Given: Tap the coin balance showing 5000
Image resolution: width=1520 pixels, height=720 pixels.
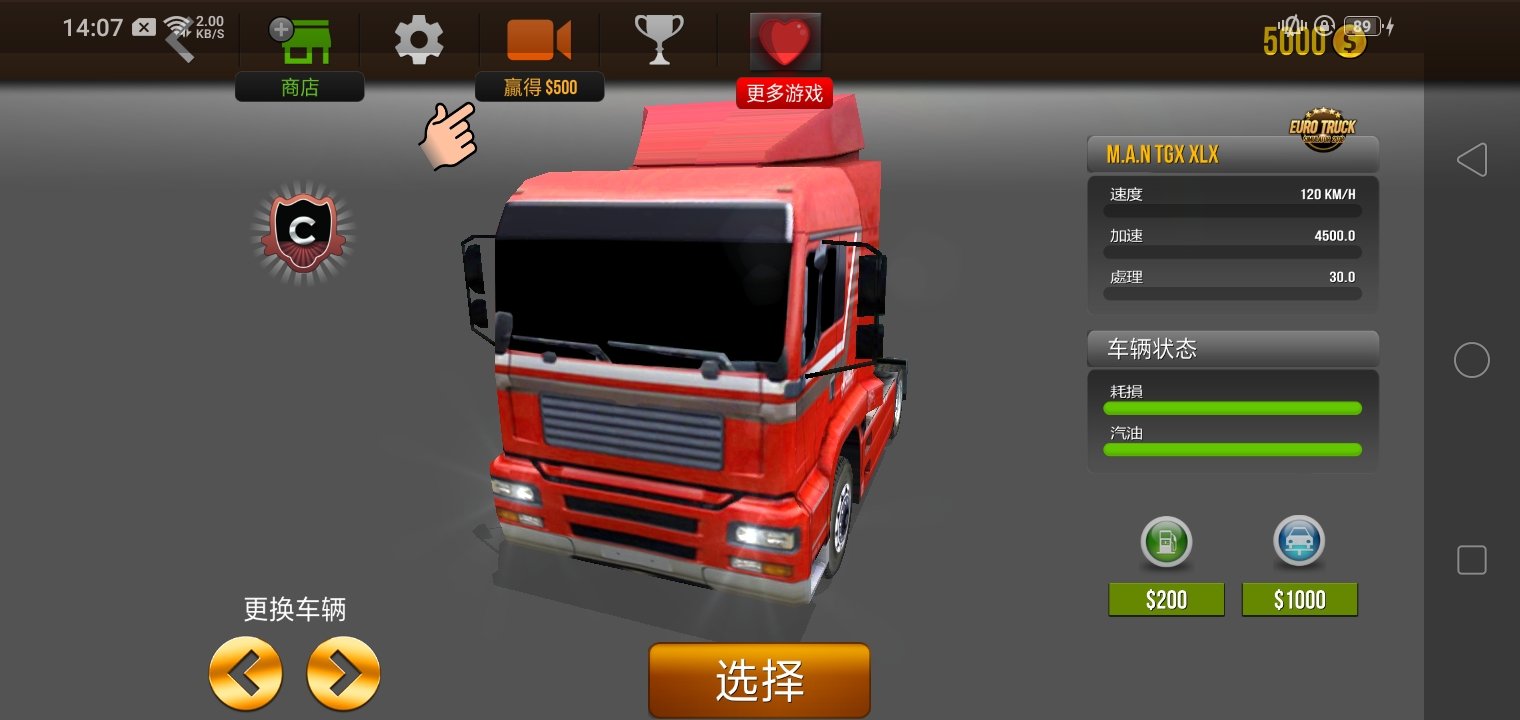Looking at the screenshot, I should pyautogui.click(x=1314, y=42).
